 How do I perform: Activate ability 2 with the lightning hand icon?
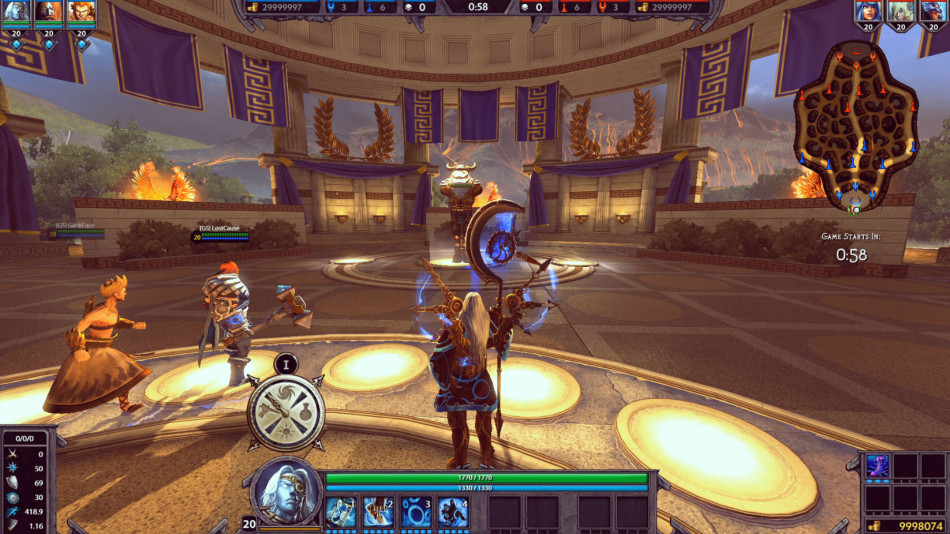[378, 511]
